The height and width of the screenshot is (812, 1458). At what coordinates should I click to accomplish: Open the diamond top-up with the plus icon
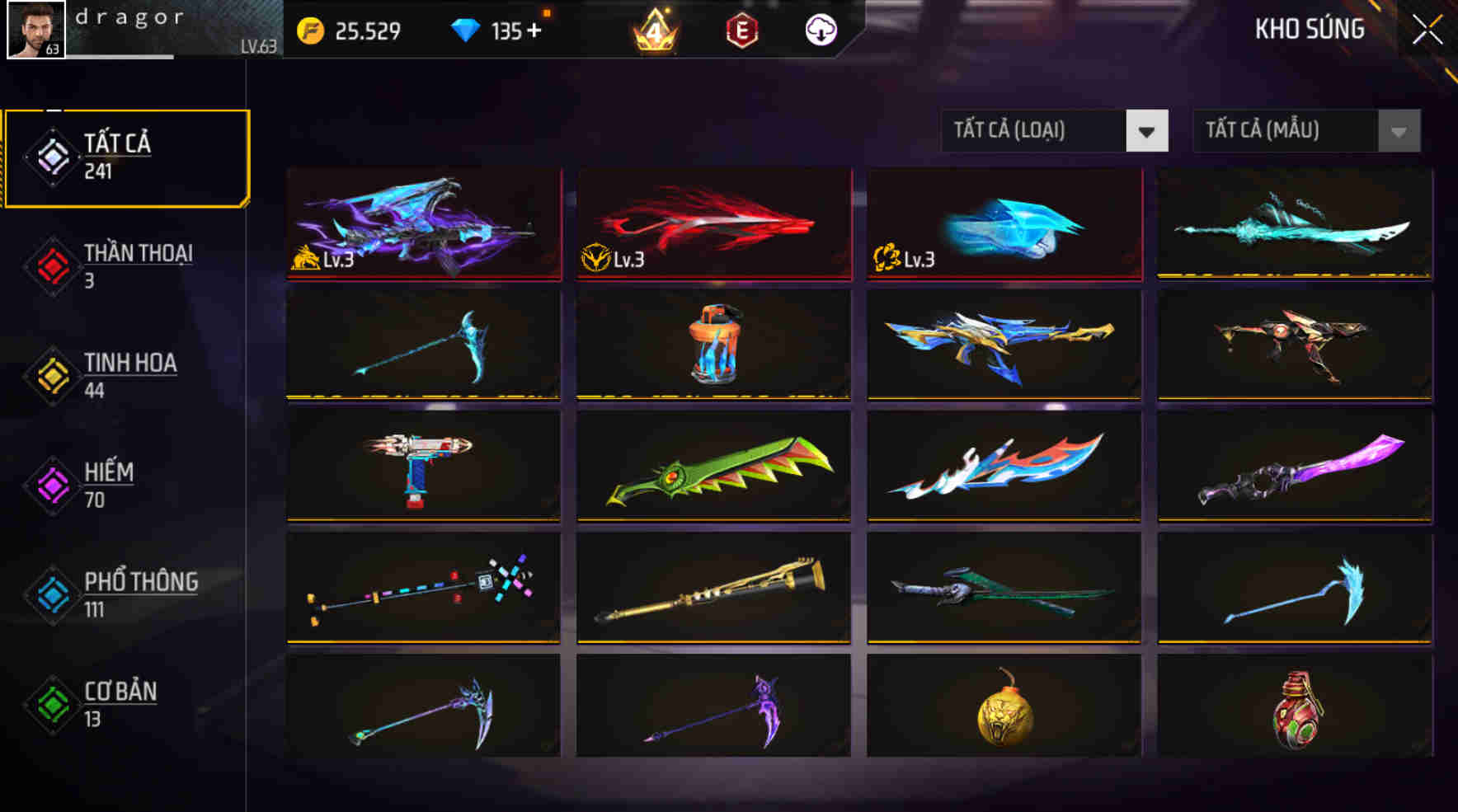click(x=534, y=31)
